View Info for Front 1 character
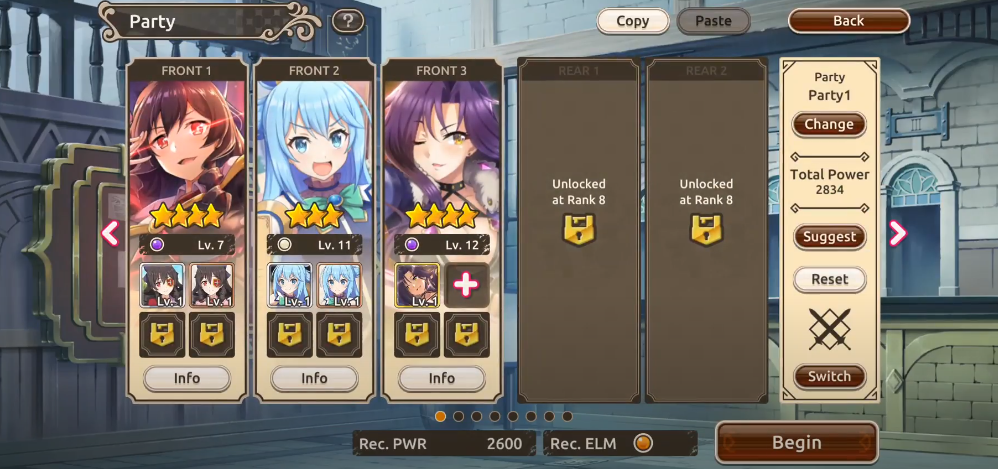 coord(187,379)
